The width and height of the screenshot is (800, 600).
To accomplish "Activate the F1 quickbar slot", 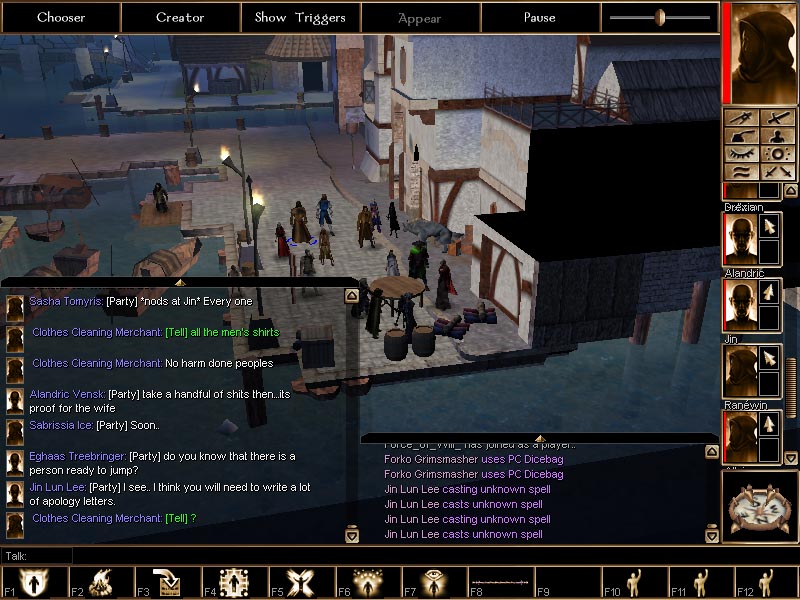I will coord(31,583).
